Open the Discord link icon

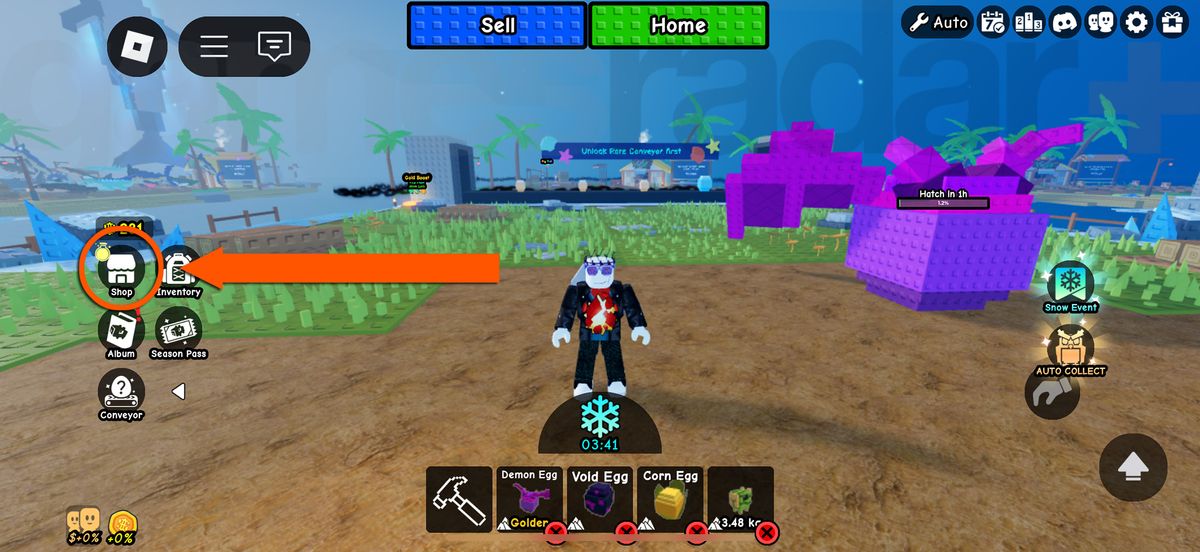(1066, 22)
